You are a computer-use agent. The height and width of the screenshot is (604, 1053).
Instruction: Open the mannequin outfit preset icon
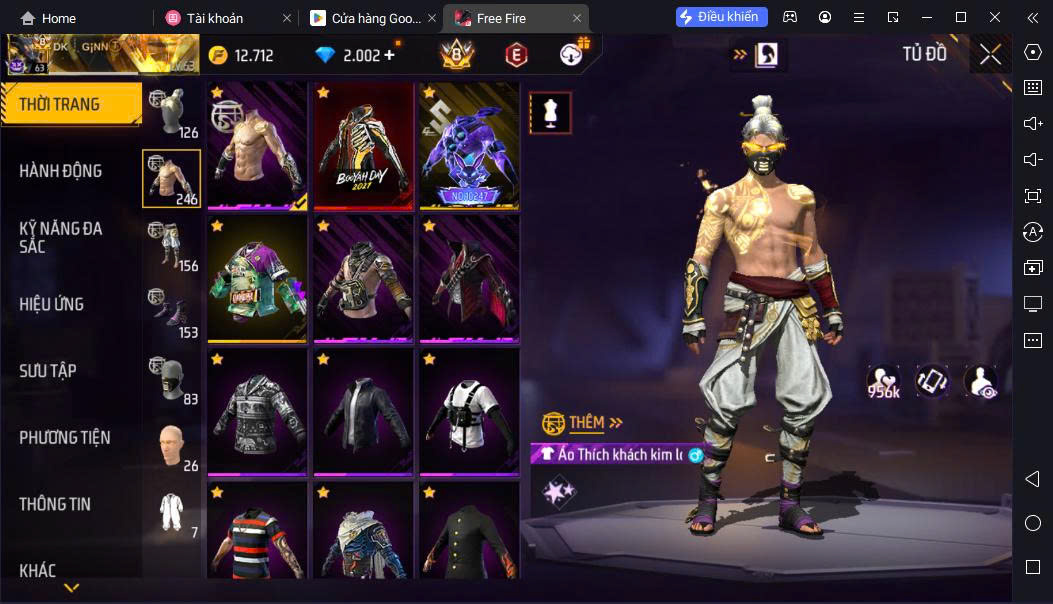tap(550, 113)
